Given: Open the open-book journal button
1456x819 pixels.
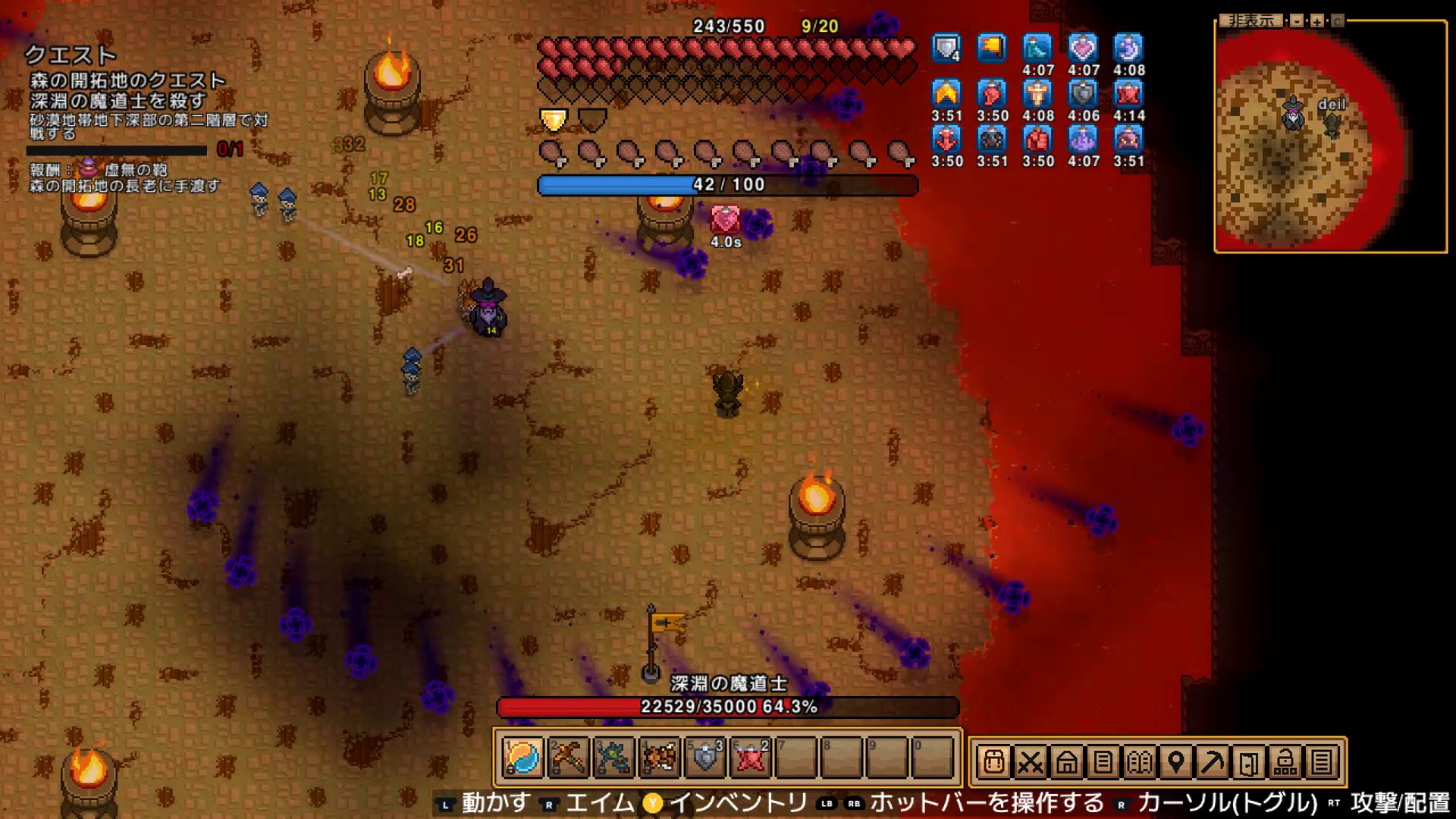Looking at the screenshot, I should (1139, 761).
